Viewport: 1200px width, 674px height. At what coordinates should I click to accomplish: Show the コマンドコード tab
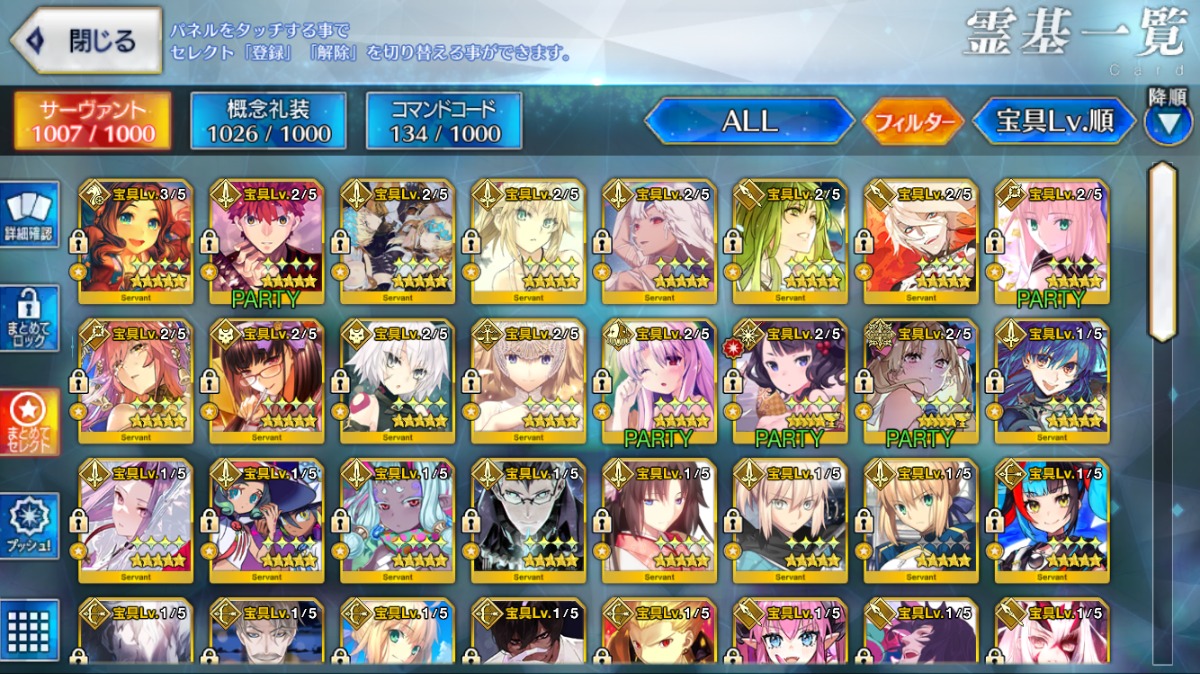(x=444, y=121)
